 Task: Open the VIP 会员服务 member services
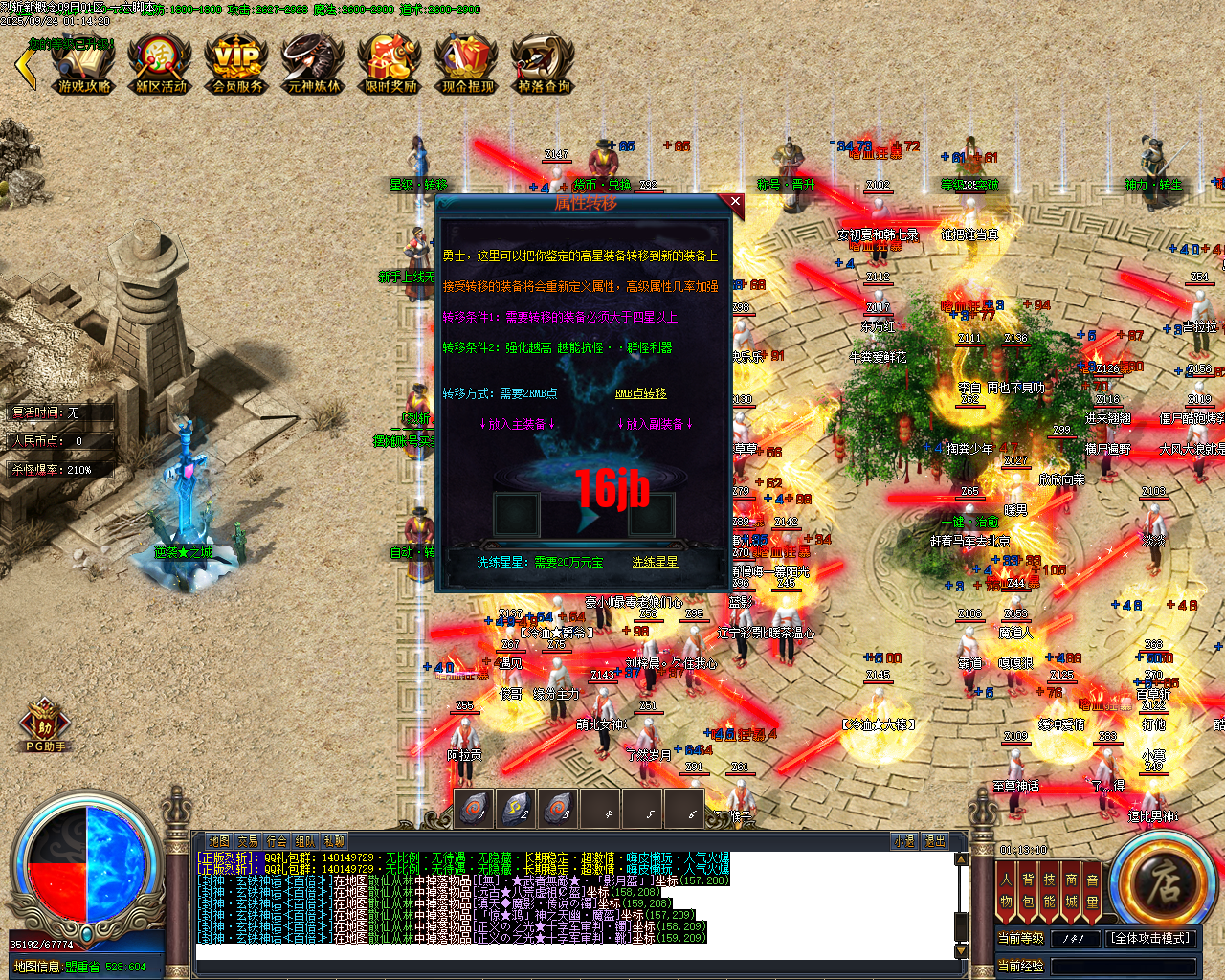click(x=235, y=65)
